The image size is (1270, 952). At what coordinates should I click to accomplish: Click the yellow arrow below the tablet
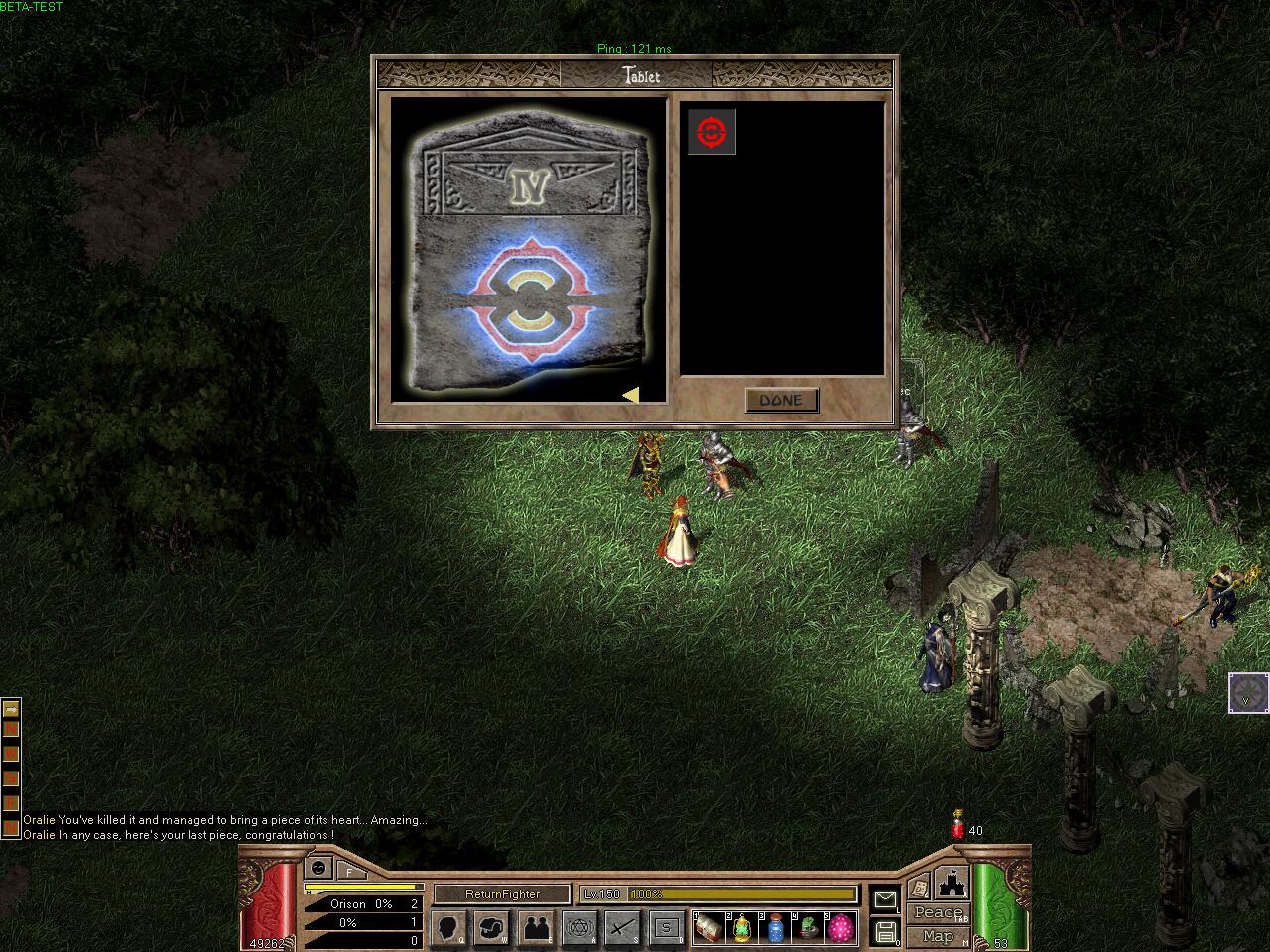[631, 395]
